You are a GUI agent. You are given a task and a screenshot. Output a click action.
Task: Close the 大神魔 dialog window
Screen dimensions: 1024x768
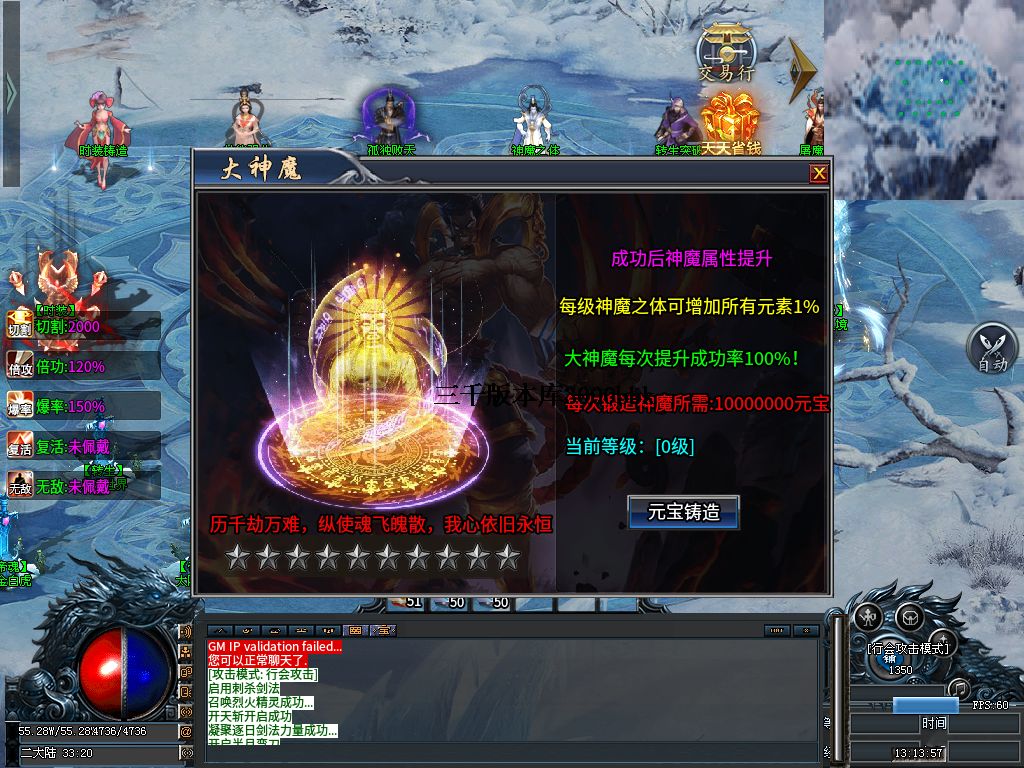(x=819, y=173)
